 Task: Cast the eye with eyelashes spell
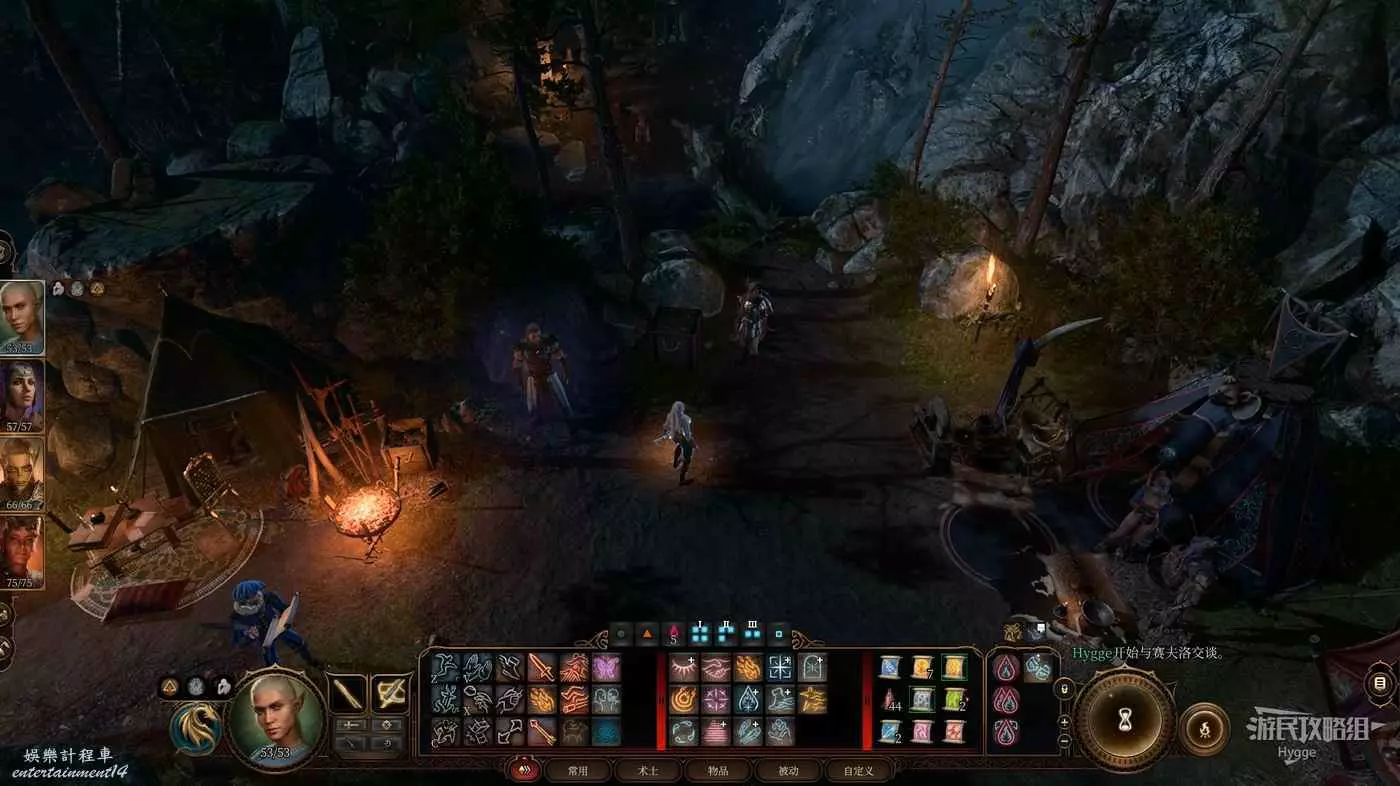click(684, 667)
